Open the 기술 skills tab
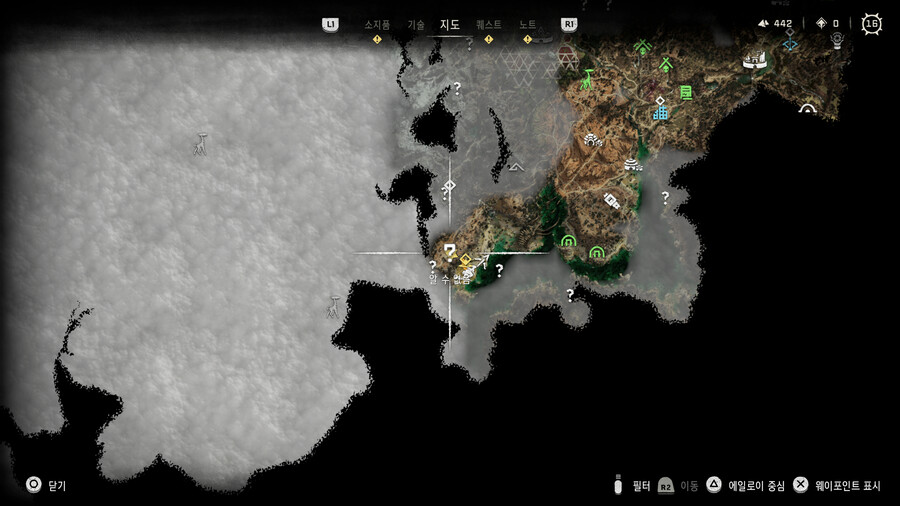The height and width of the screenshot is (506, 900). pyautogui.click(x=416, y=24)
